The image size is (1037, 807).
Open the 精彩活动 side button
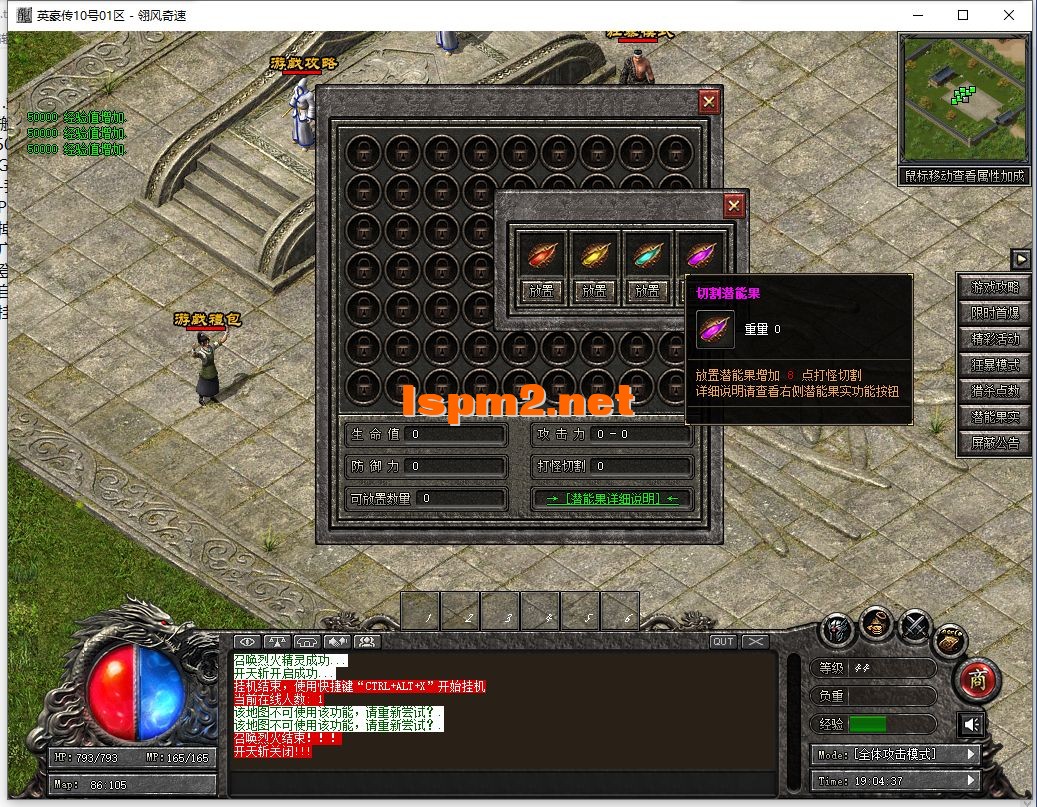[995, 339]
